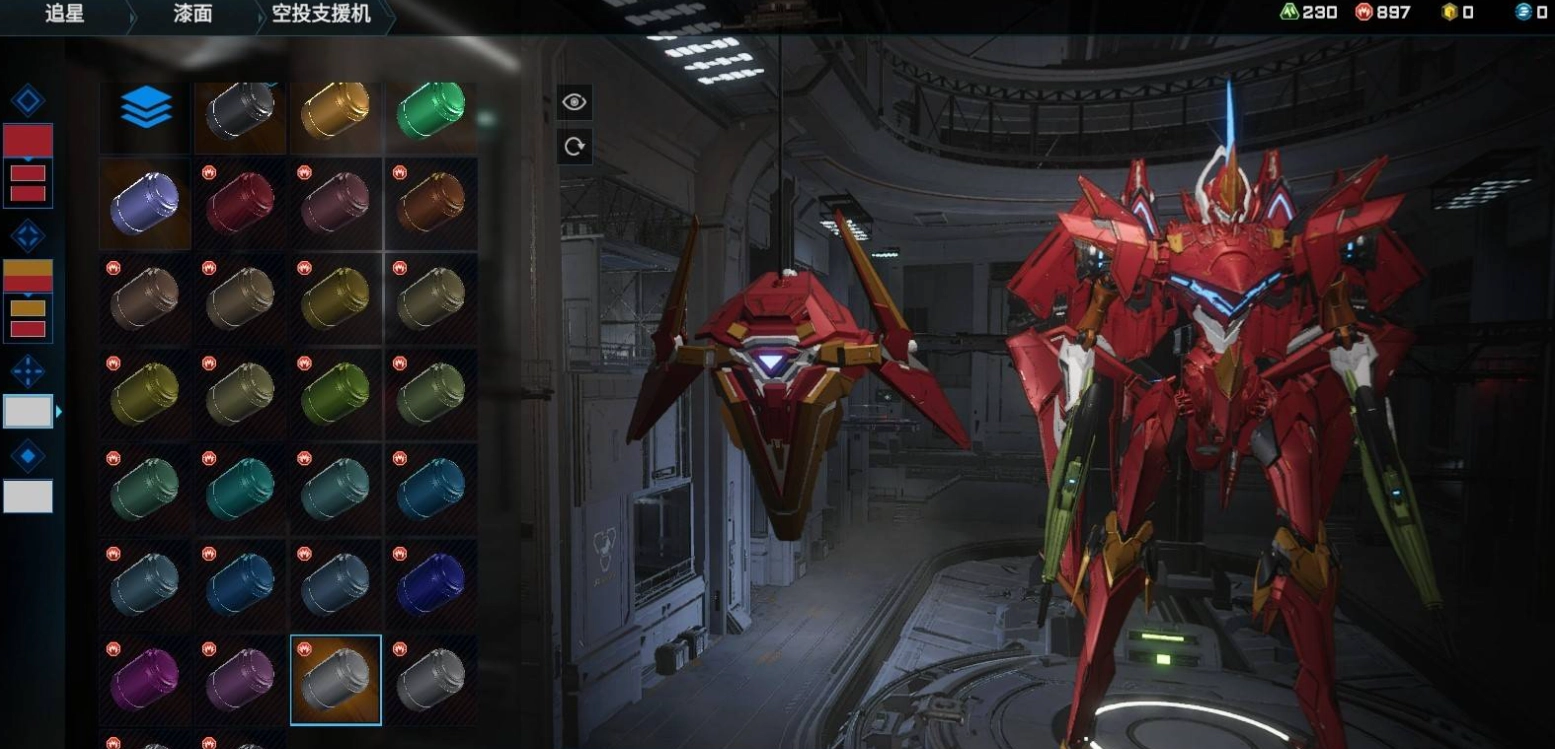Open the green currency counter showing 230
The width and height of the screenshot is (1555, 749).
[1309, 12]
